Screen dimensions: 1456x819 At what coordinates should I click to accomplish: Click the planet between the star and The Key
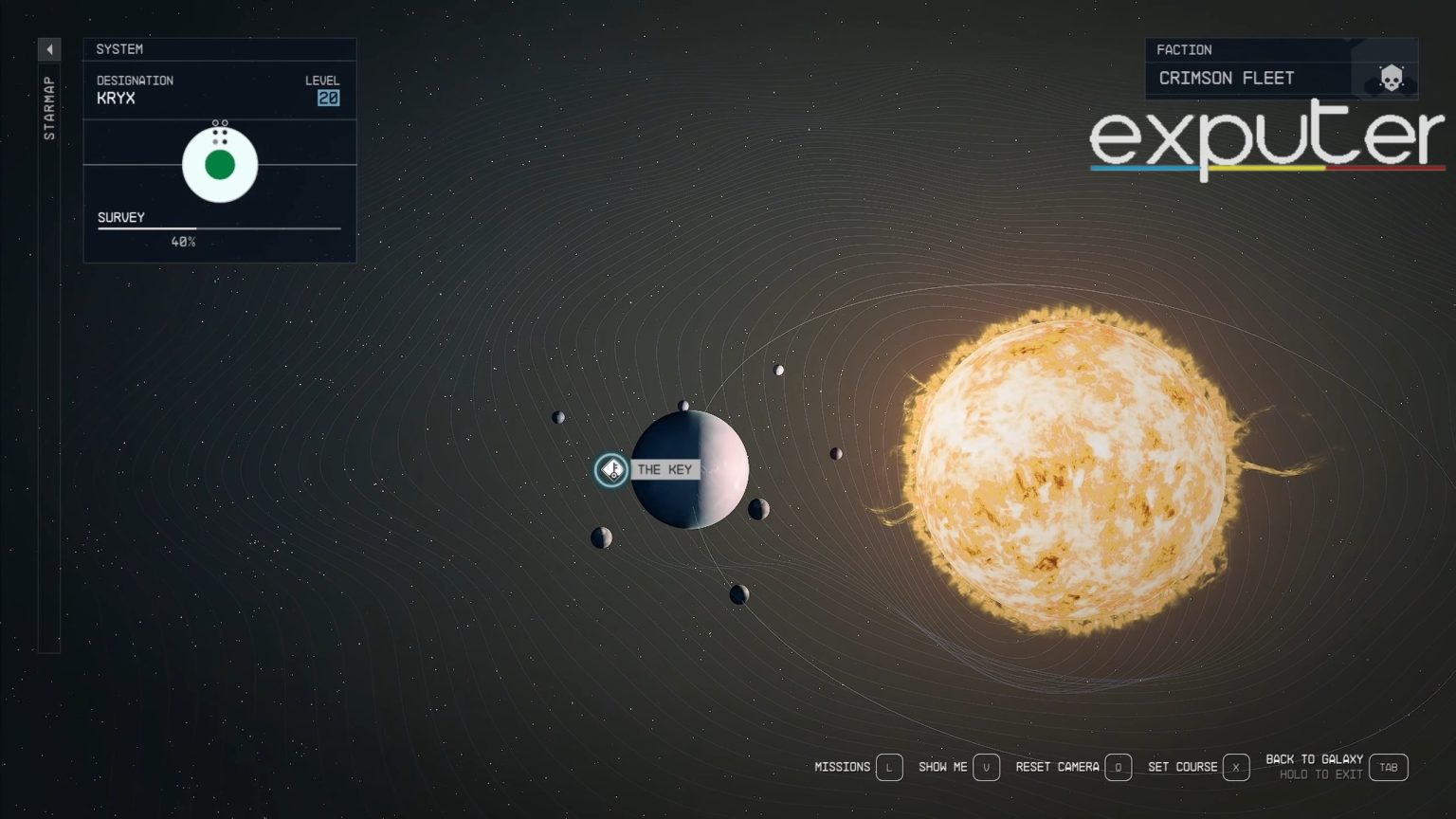coord(838,453)
